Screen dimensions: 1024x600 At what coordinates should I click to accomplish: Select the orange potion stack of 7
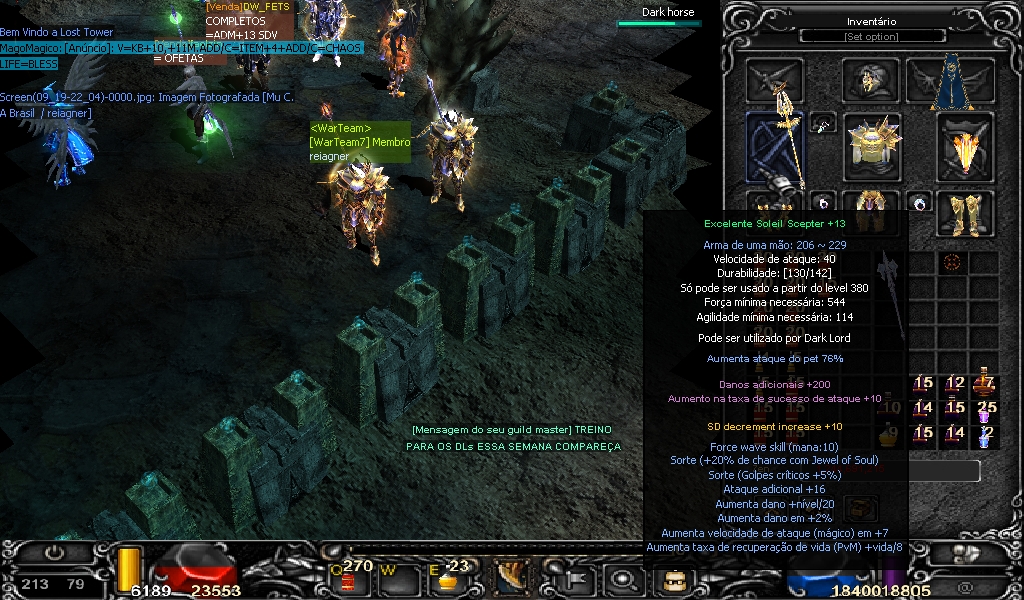[x=985, y=382]
